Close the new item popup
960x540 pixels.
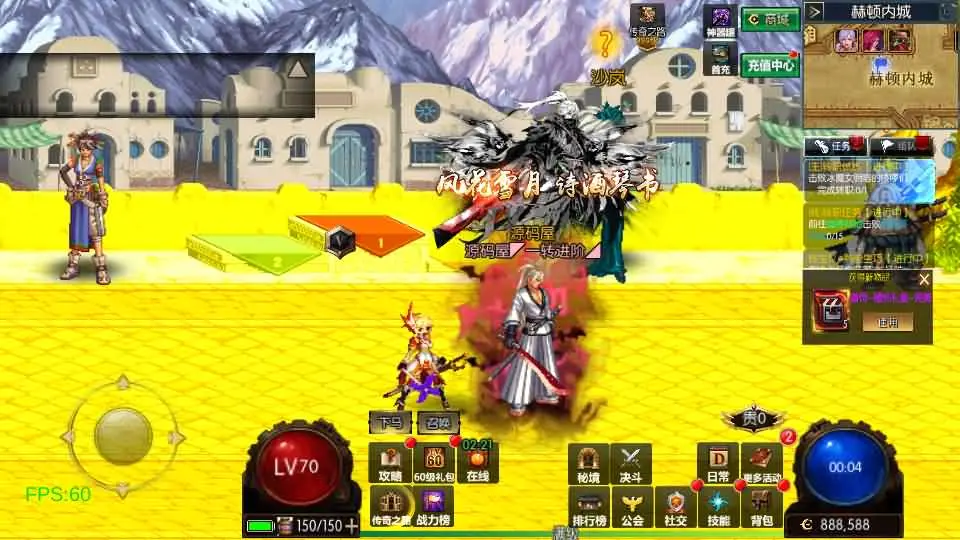pyautogui.click(x=924, y=280)
